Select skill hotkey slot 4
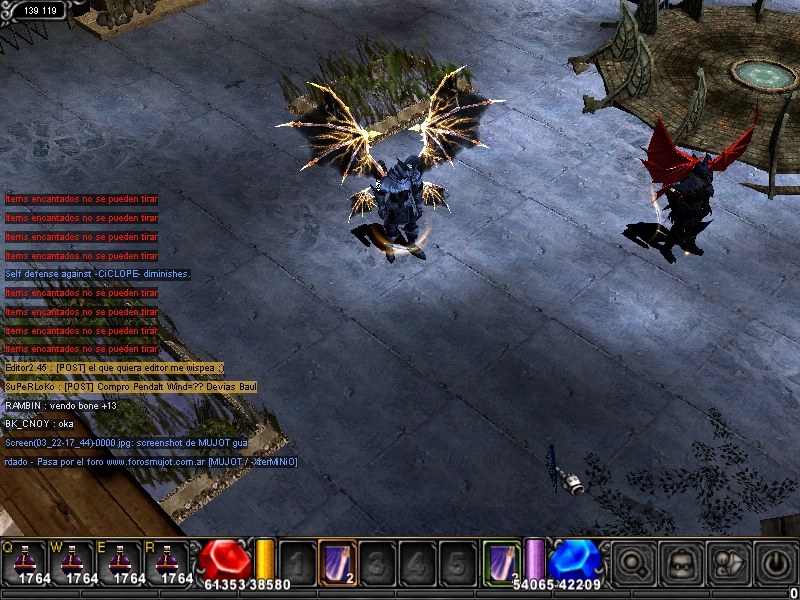 [417, 563]
